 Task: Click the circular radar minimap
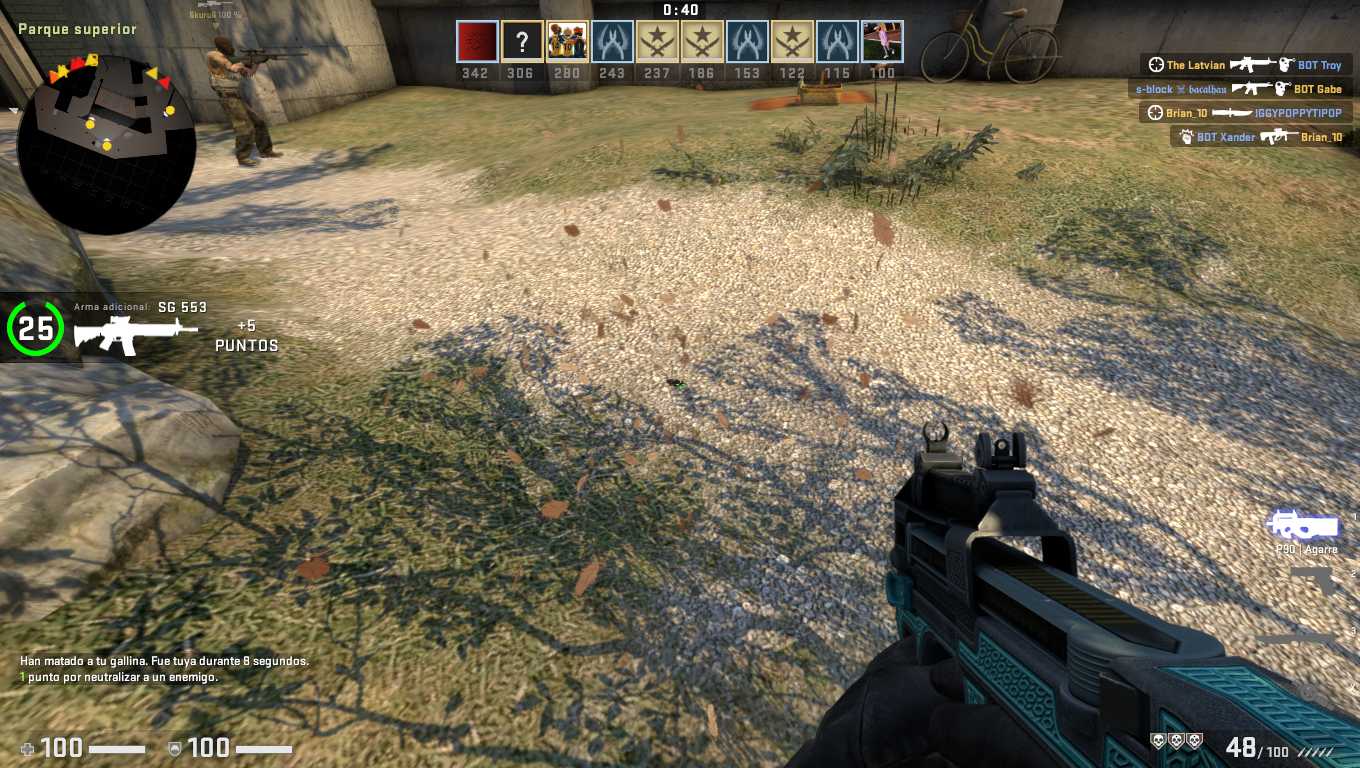(106, 143)
